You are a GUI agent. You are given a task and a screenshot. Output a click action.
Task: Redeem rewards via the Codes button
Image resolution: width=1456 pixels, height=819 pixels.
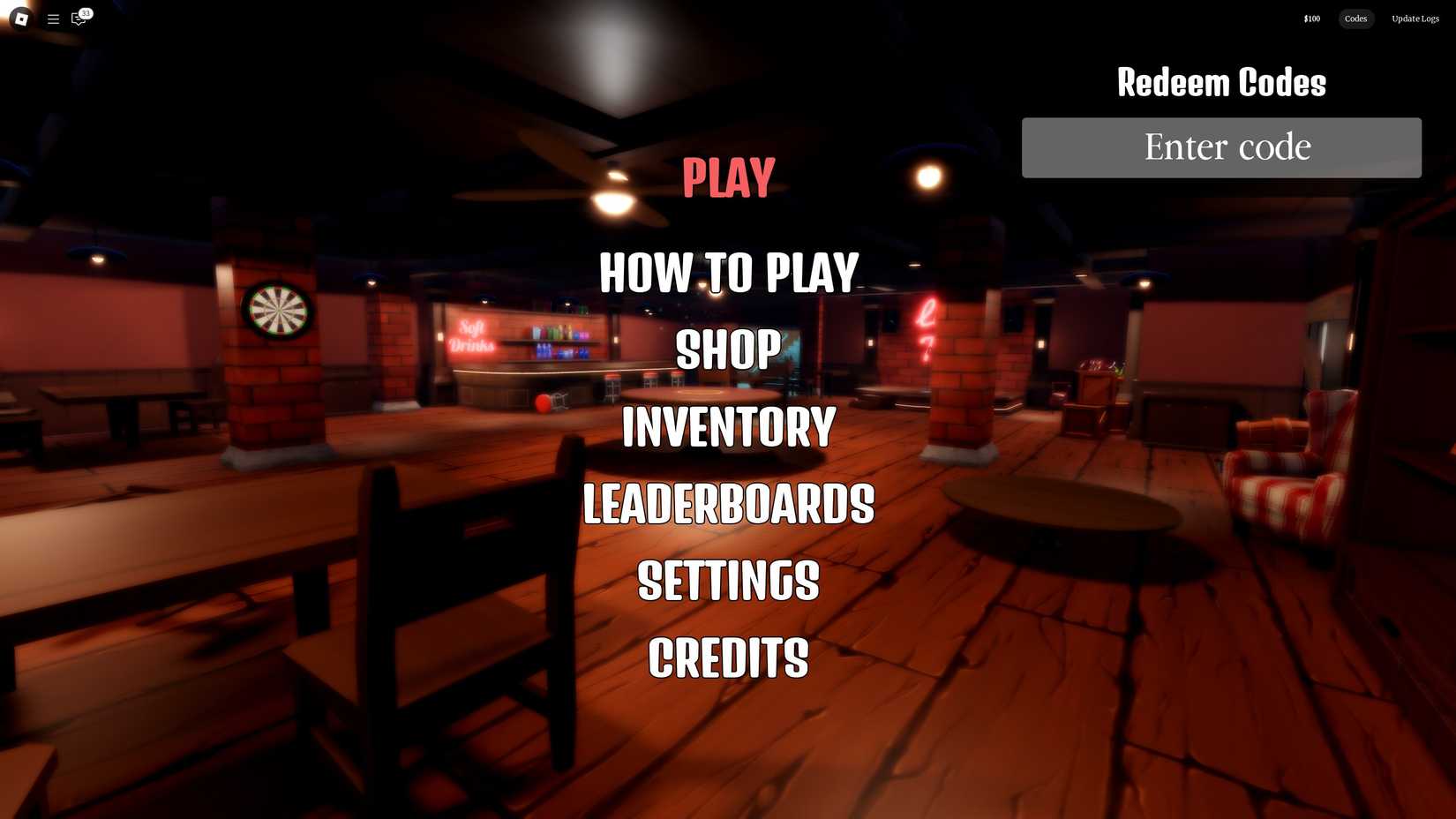pyautogui.click(x=1355, y=19)
